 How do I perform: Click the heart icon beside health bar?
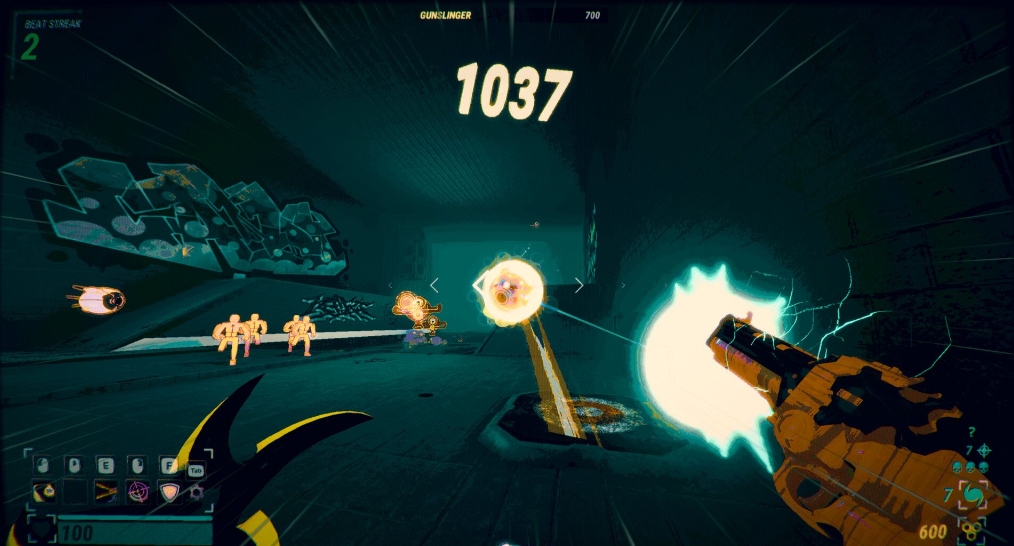coord(41,530)
